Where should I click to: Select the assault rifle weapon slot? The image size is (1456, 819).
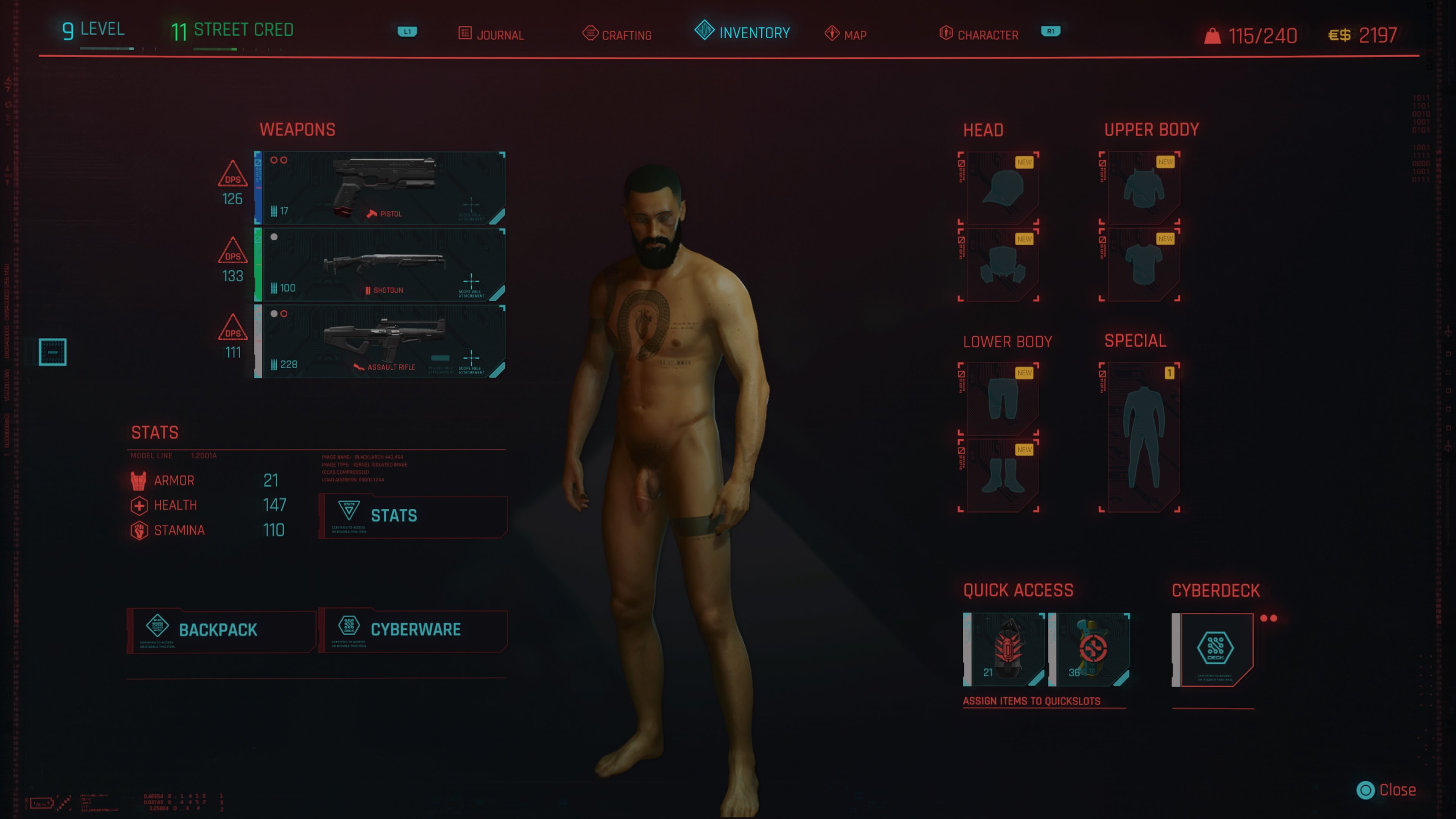tap(380, 341)
